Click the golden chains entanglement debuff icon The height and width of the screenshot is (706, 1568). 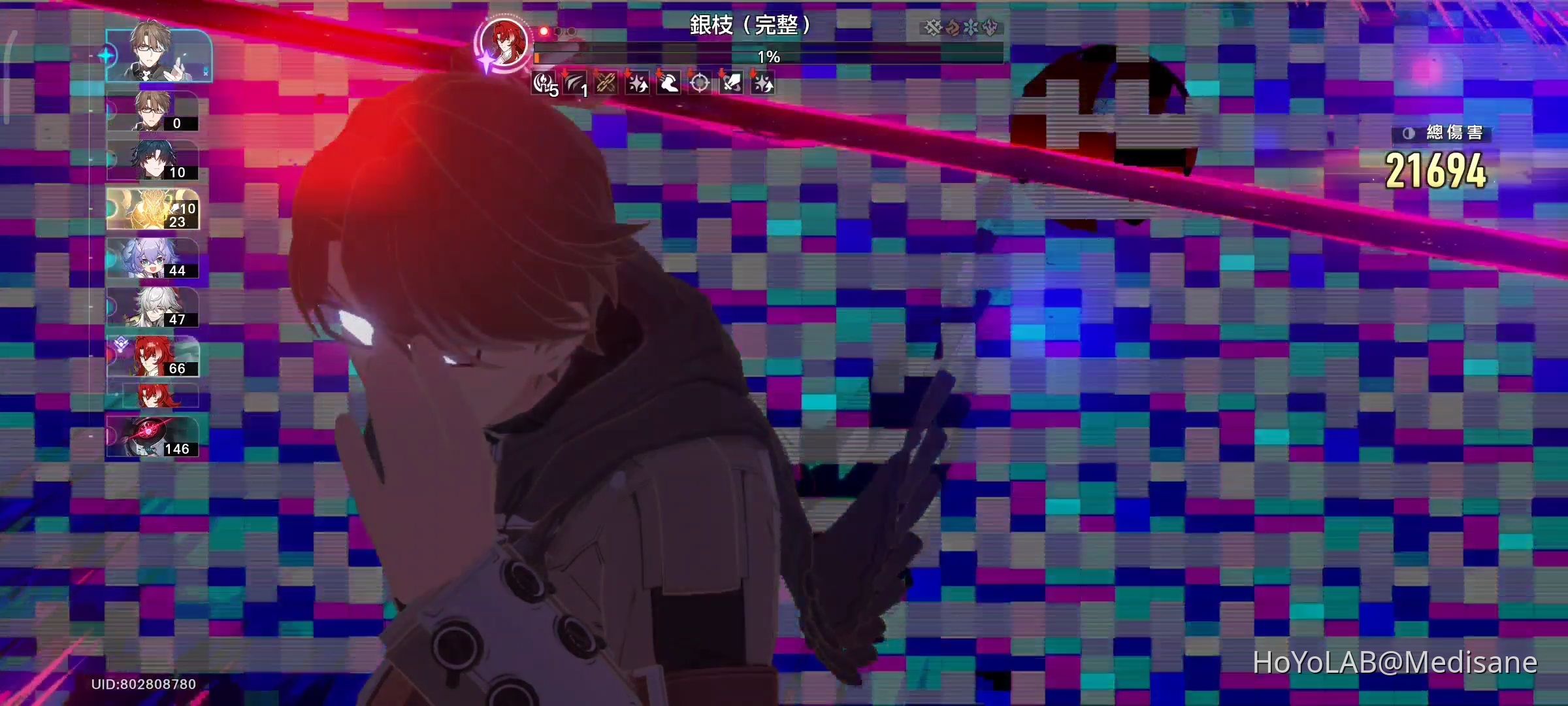[605, 84]
